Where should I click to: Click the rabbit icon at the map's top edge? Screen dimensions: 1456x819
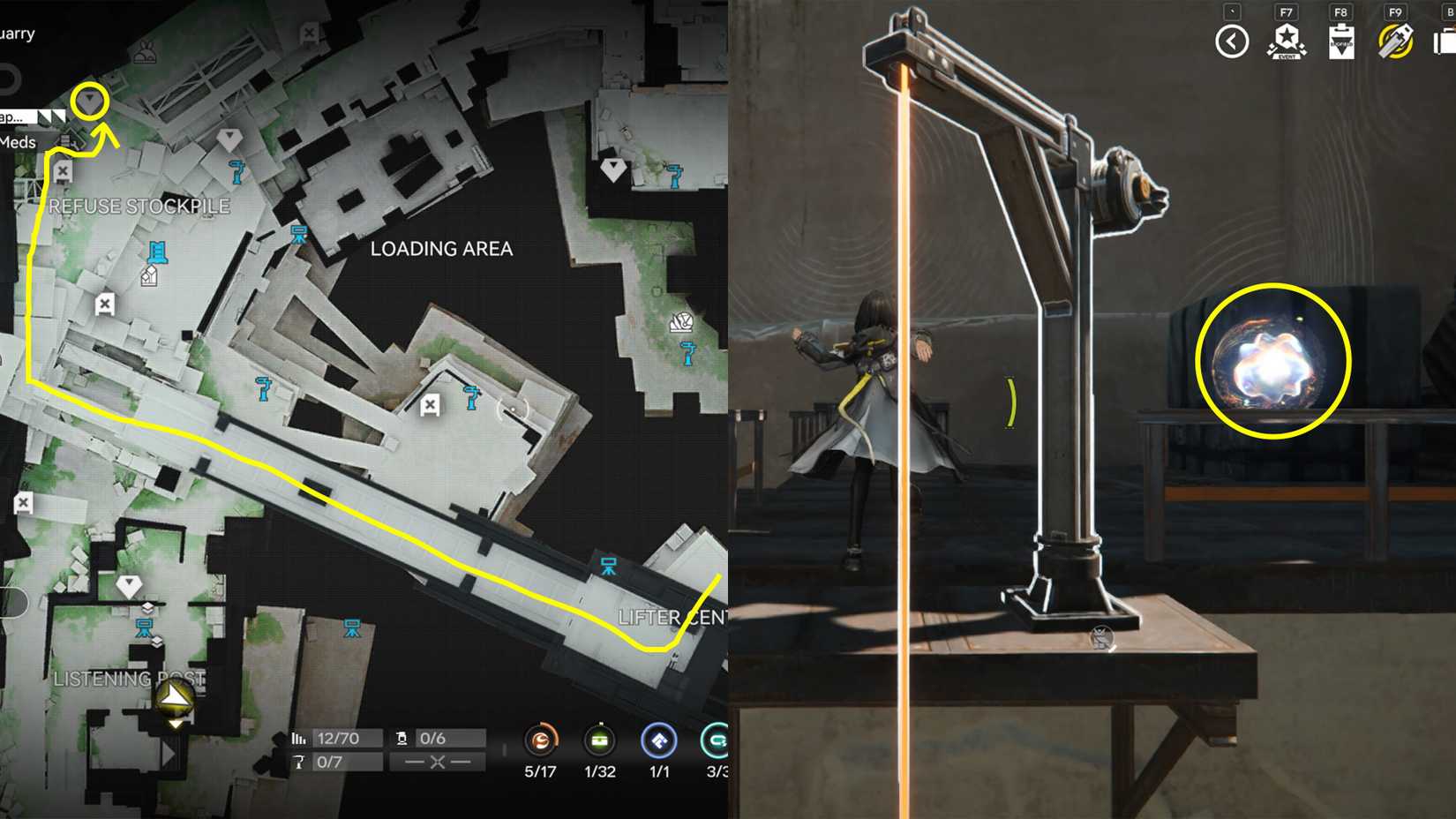(146, 53)
